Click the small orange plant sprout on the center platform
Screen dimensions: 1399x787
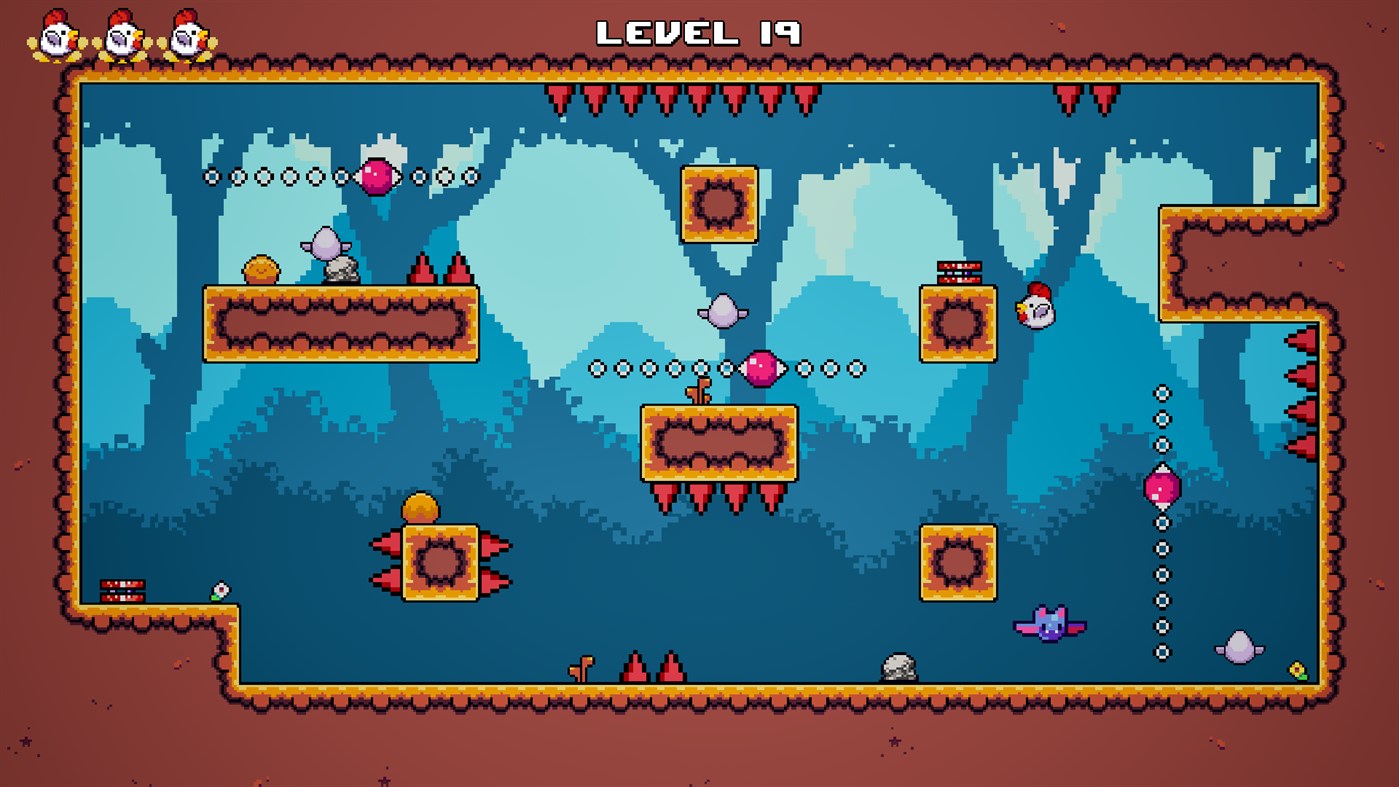pyautogui.click(x=700, y=390)
